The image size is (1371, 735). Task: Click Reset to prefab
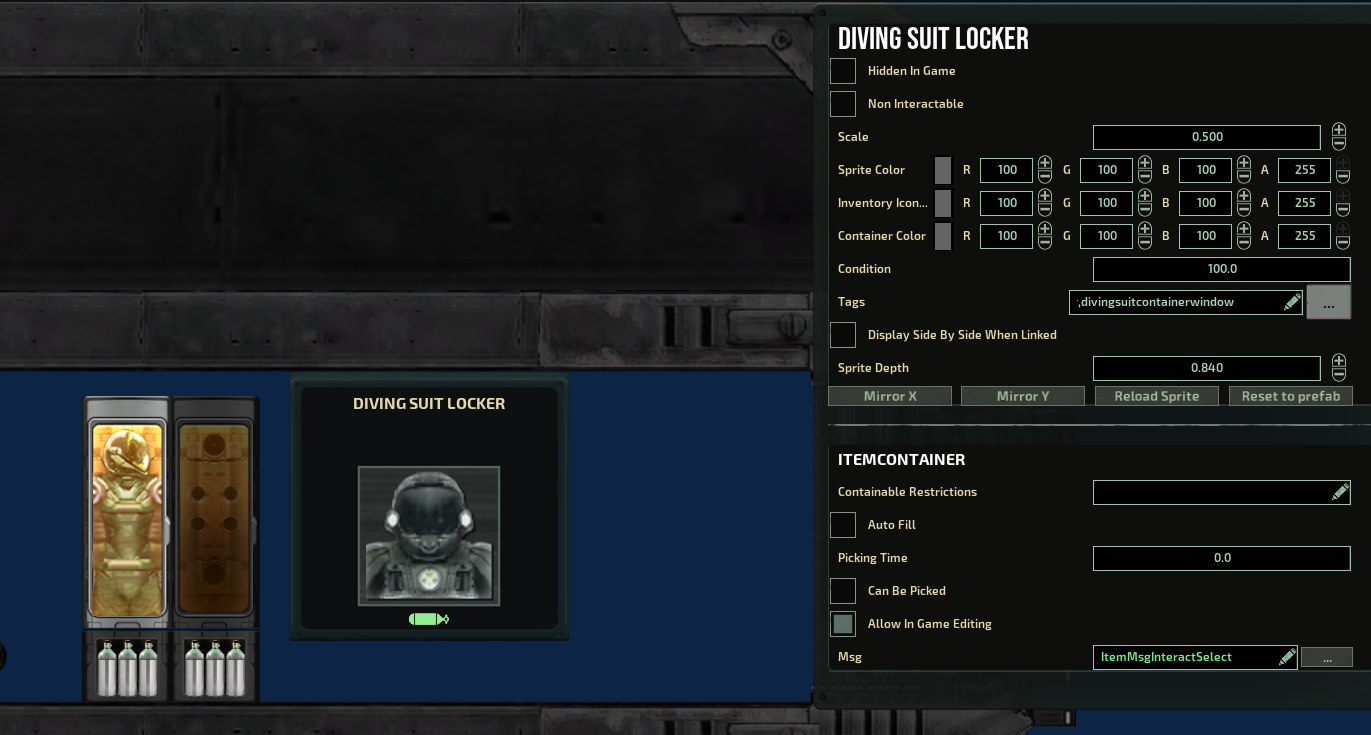pyautogui.click(x=1290, y=395)
